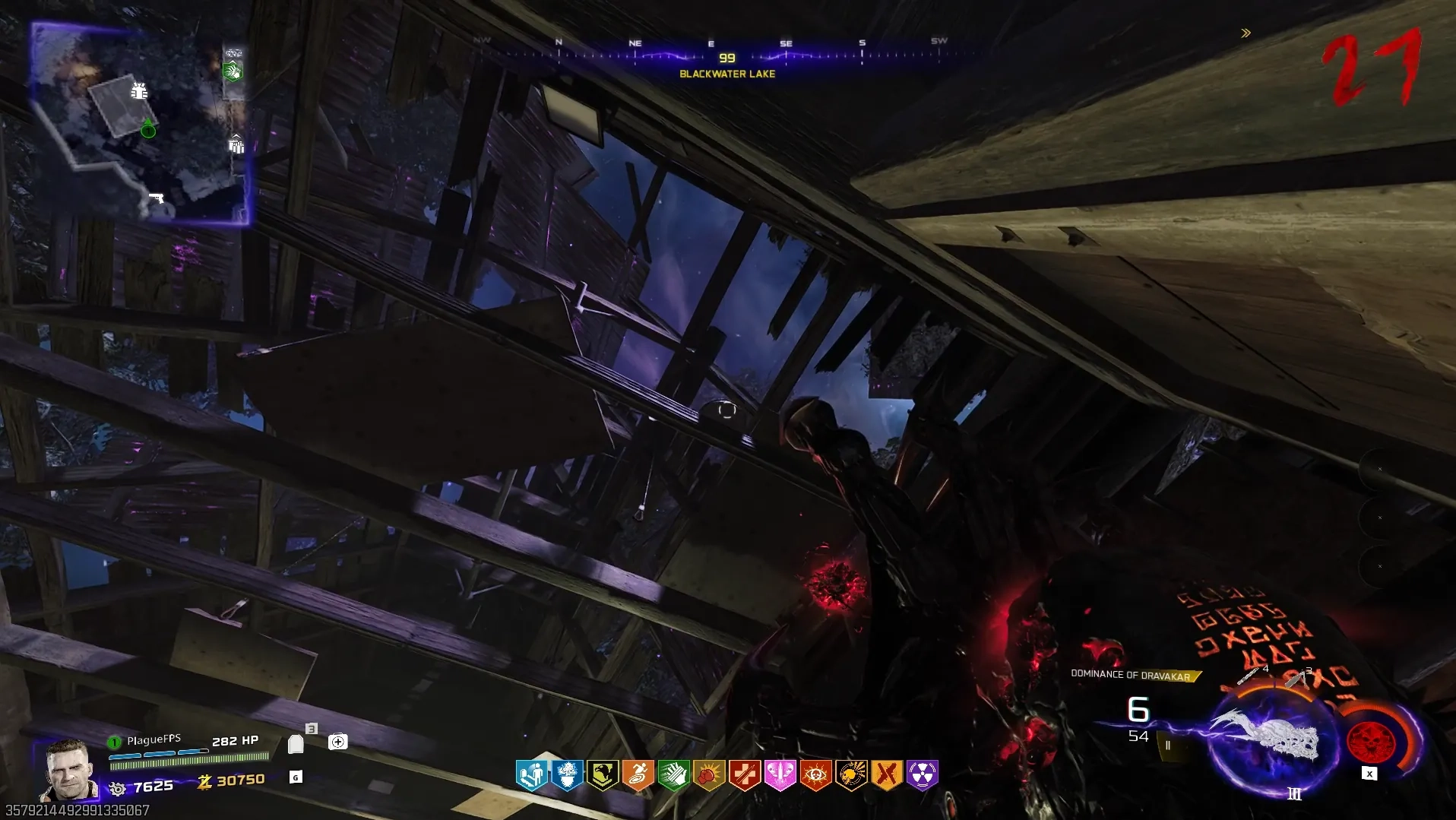Select the exploding skull perk icon
Screen dimensions: 1456x820
[851, 775]
